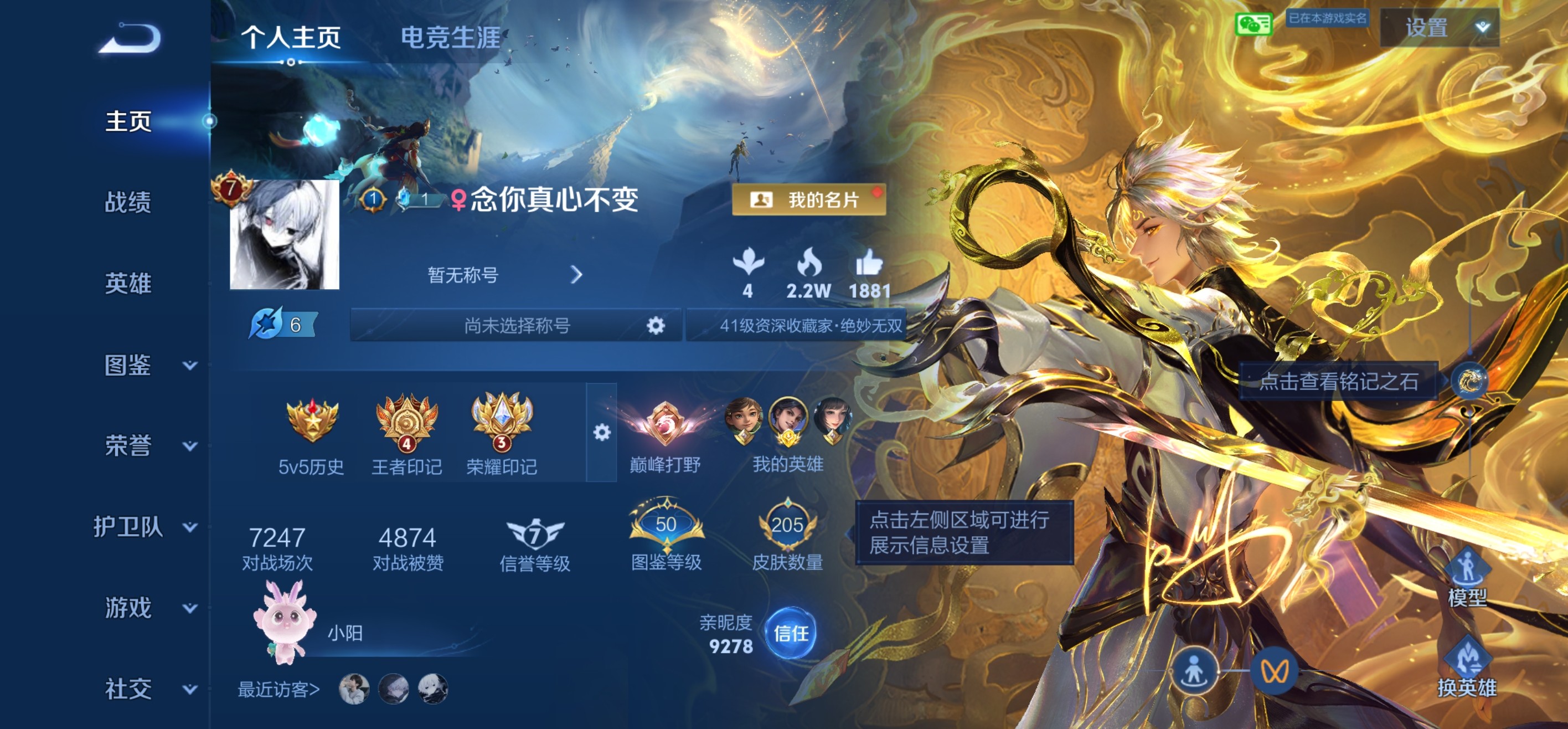Viewport: 1568px width, 729px height.
Task: Expand the 社交 sidebar section
Action: click(128, 689)
